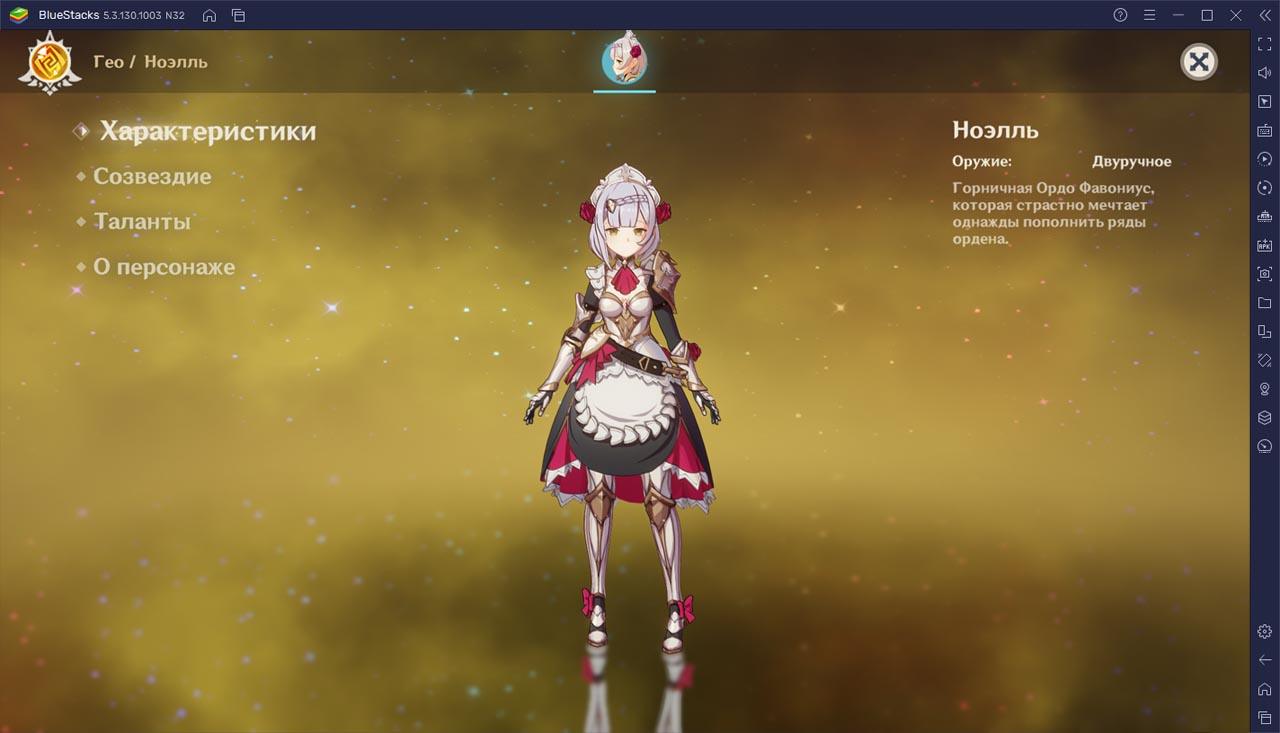Select the Созвездие menu entry
This screenshot has height=733, width=1280.
click(x=152, y=176)
